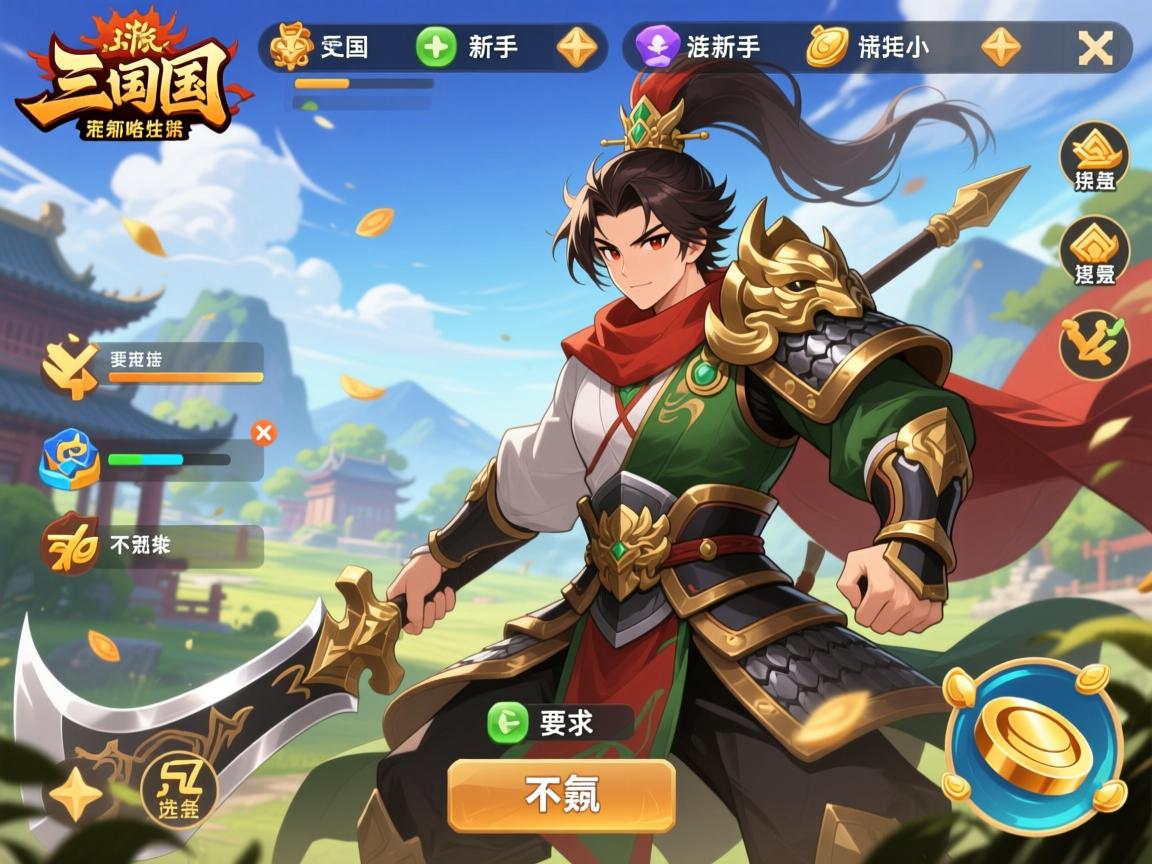1152x864 pixels.
Task: Tap the gold four-point star at bottom left
Action: point(77,797)
